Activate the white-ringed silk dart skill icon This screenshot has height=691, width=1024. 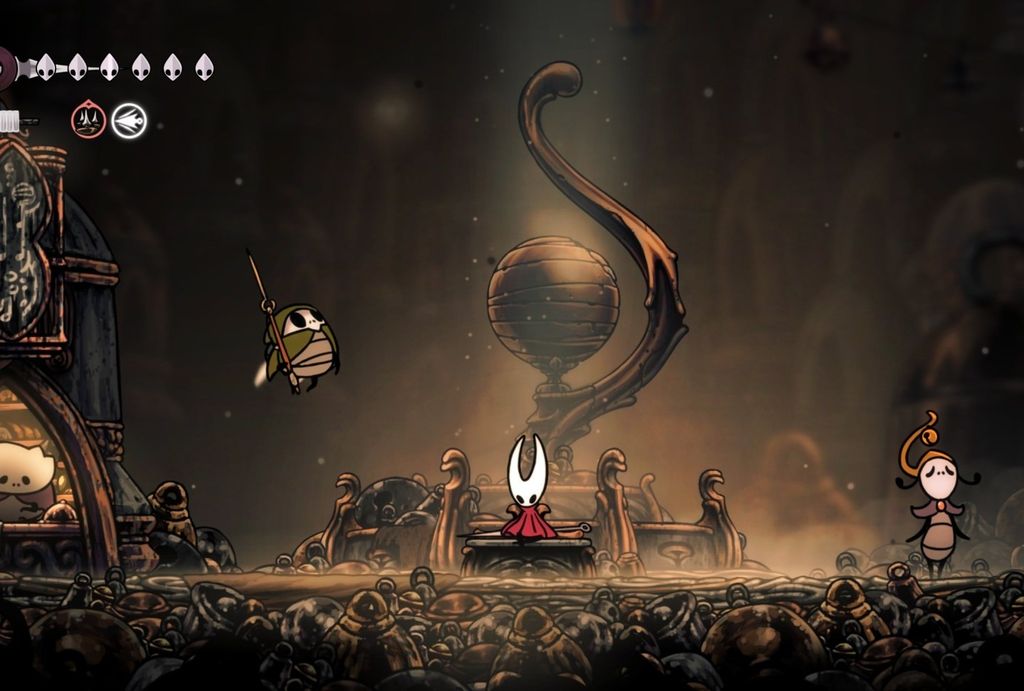click(129, 121)
